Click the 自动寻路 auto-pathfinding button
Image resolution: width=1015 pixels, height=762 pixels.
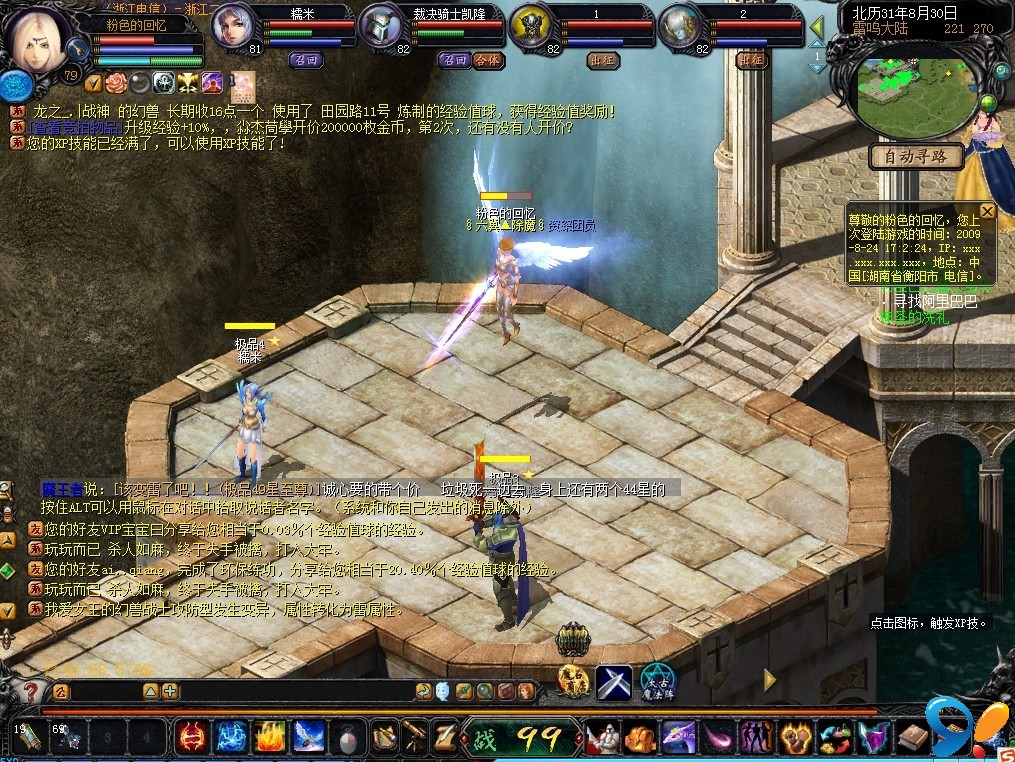tap(916, 157)
